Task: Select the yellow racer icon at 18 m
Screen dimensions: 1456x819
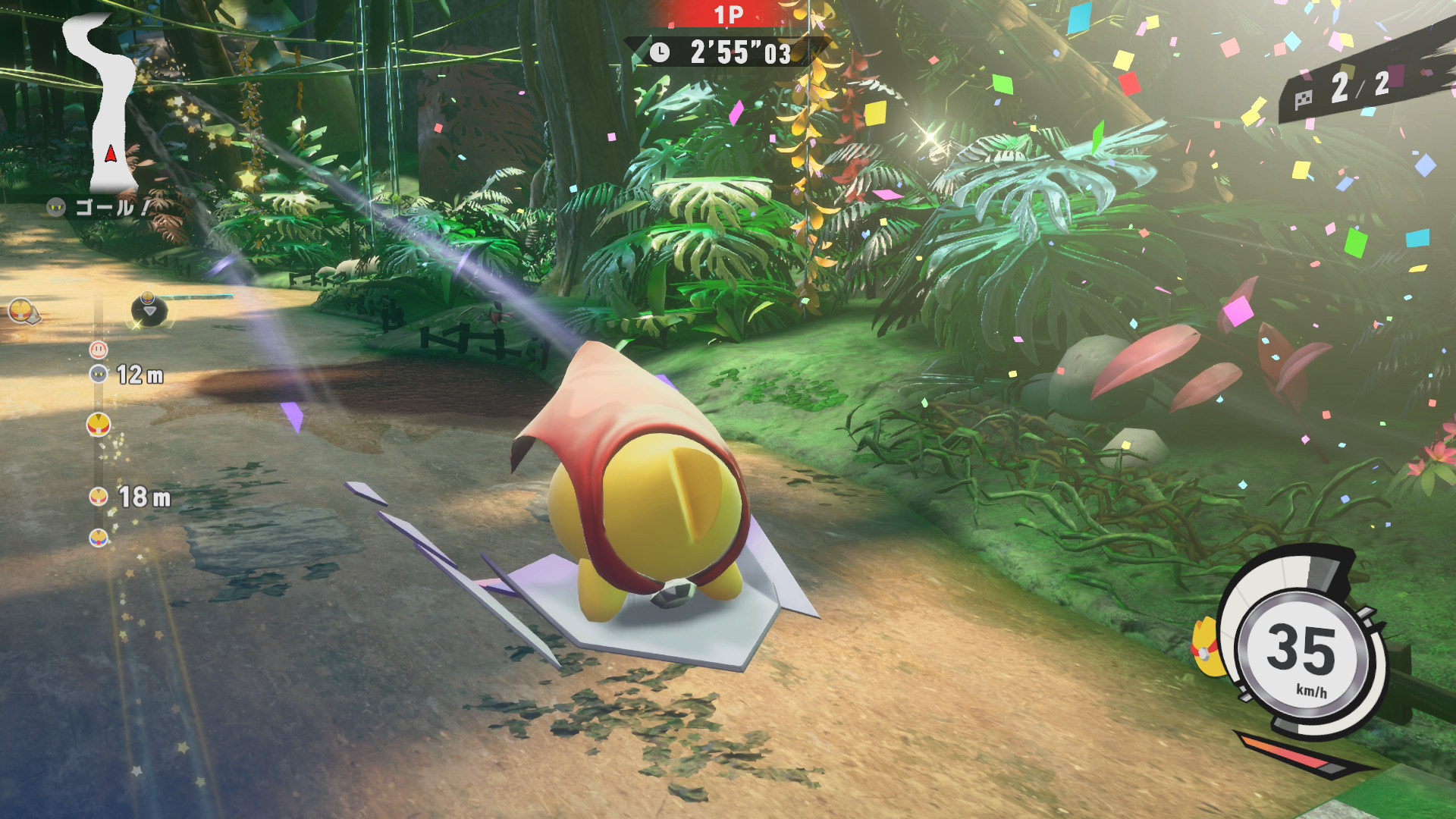Action: pos(99,497)
